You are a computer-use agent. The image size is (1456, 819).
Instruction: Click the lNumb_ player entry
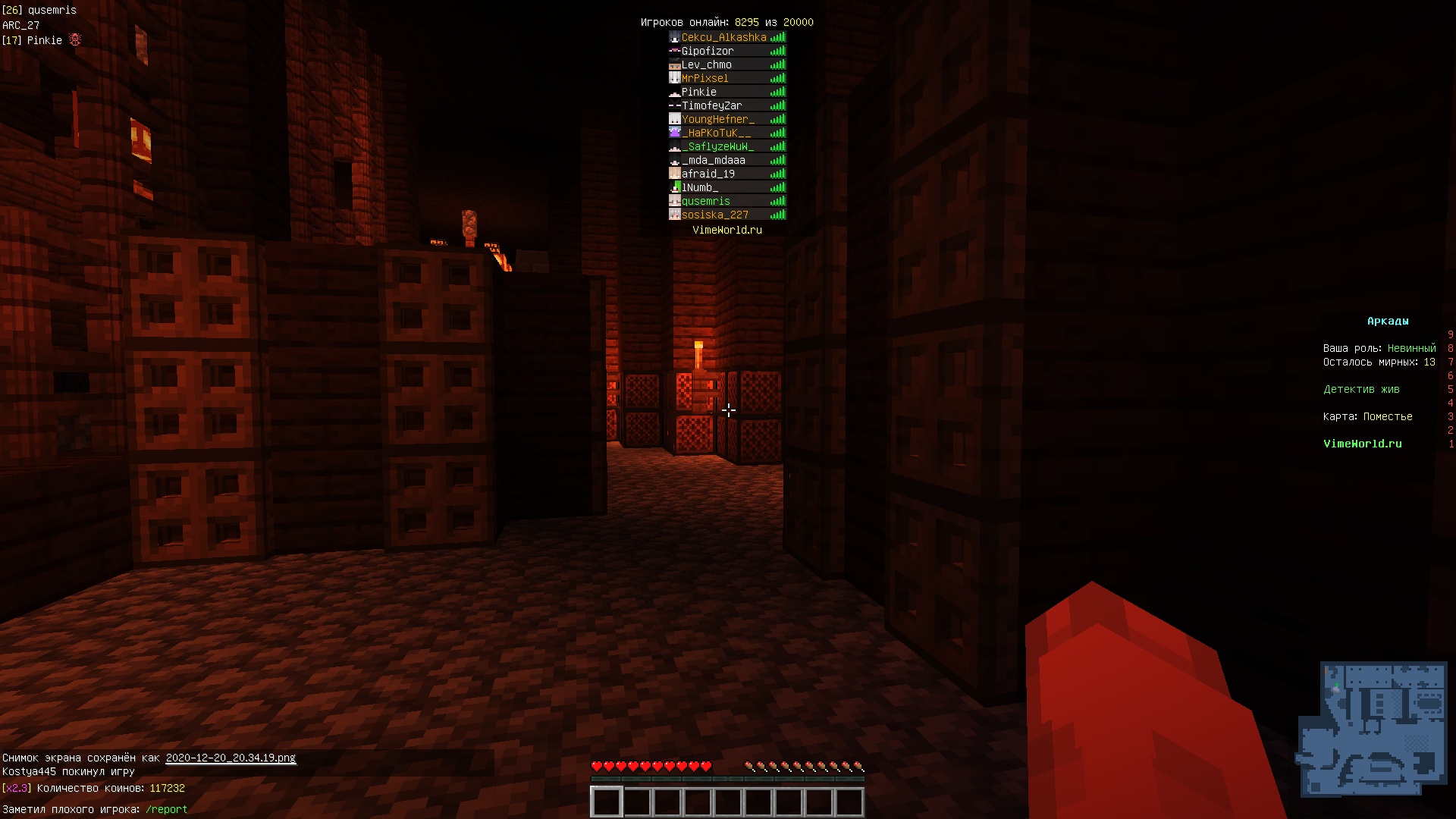tap(699, 187)
